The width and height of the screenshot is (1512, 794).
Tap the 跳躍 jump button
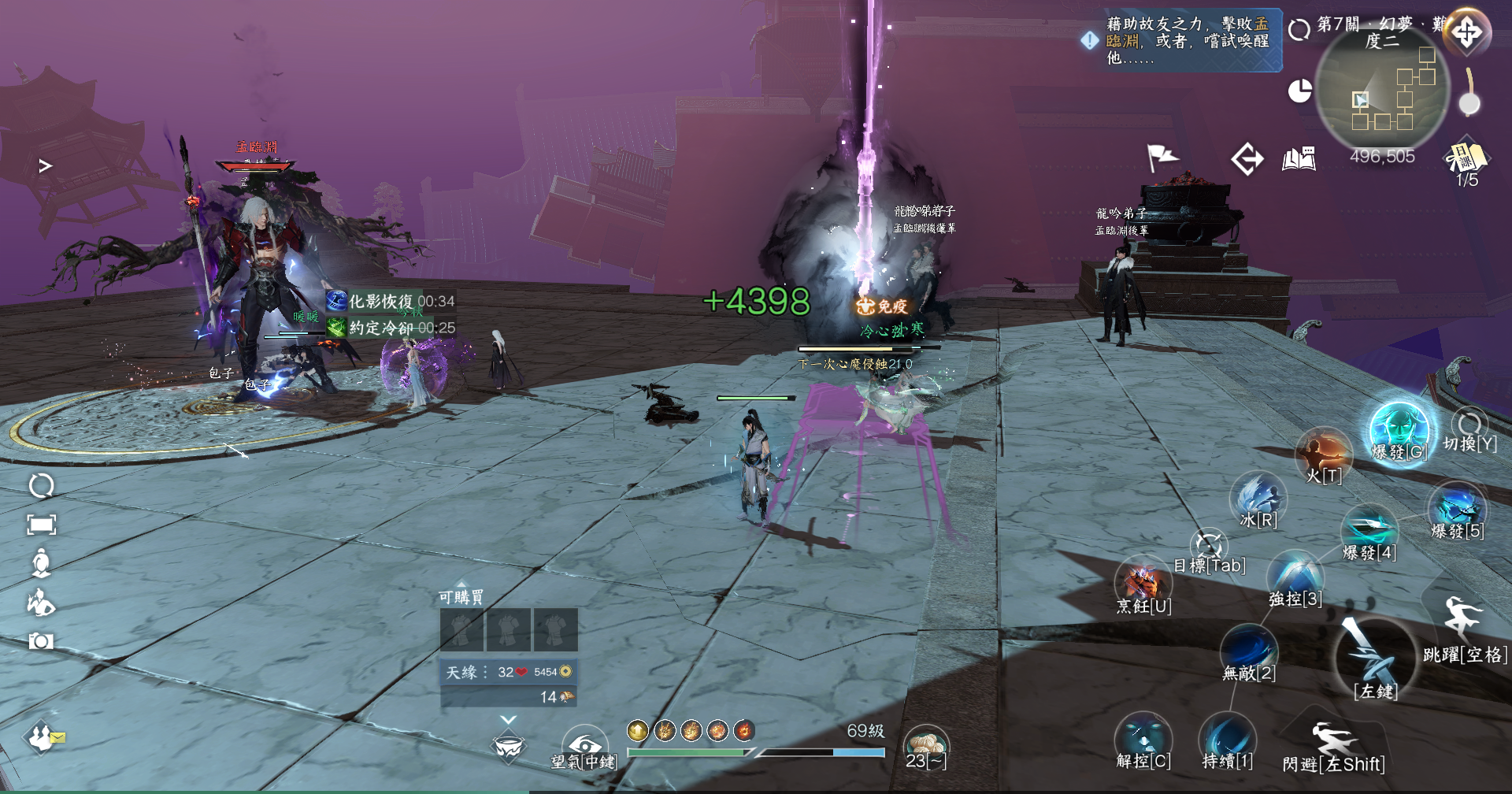[x=1463, y=622]
